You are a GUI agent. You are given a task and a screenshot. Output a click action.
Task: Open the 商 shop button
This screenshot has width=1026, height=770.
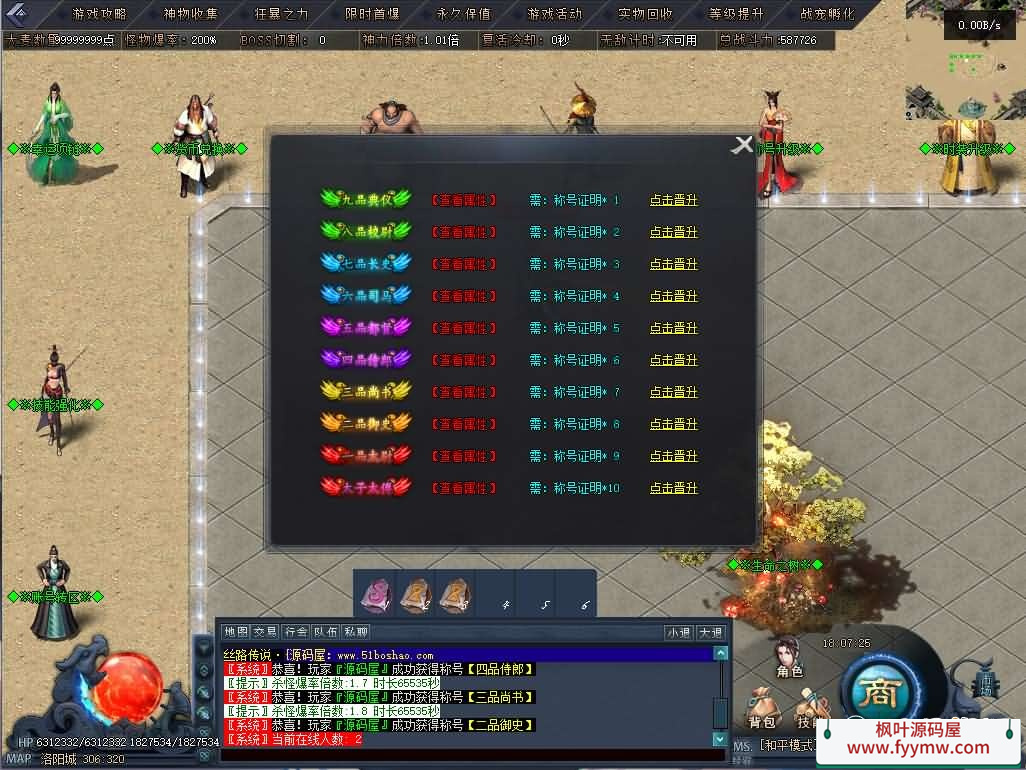click(881, 691)
